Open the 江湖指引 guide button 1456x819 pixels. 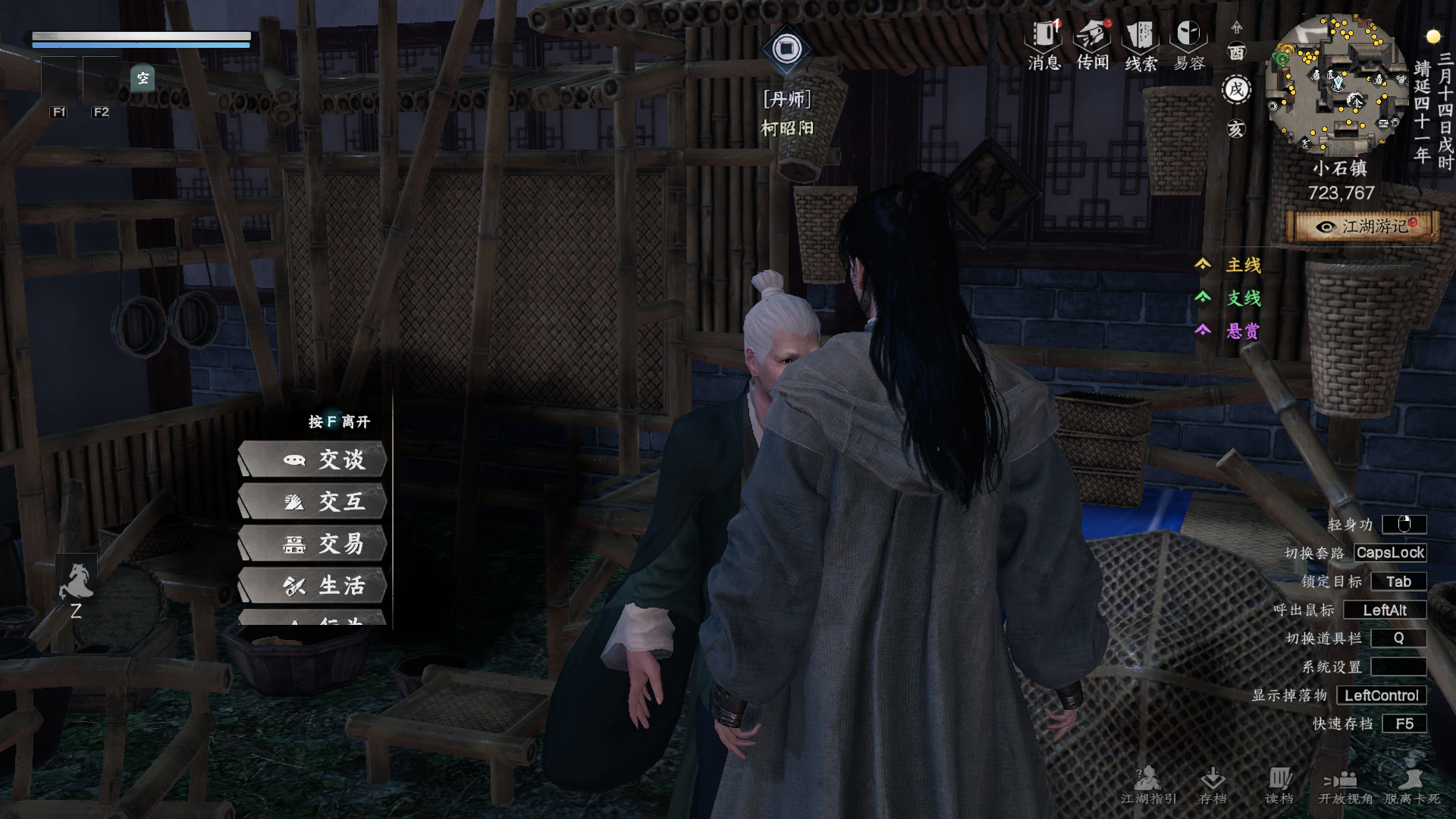[x=1148, y=786]
